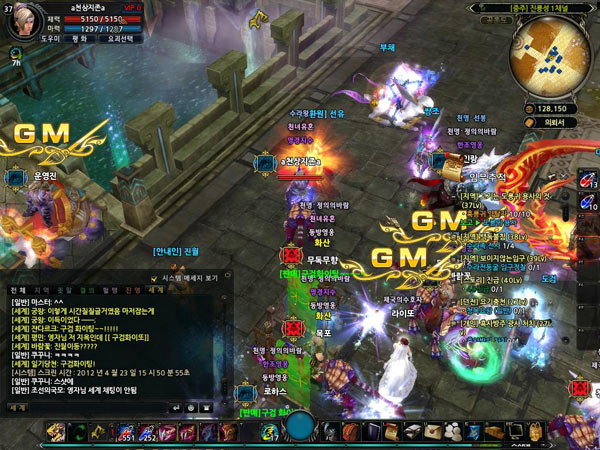The height and width of the screenshot is (450, 600).
Task: Toggle the 시스템 메세지 보기 checkbox
Action: pyautogui.click(x=153, y=277)
